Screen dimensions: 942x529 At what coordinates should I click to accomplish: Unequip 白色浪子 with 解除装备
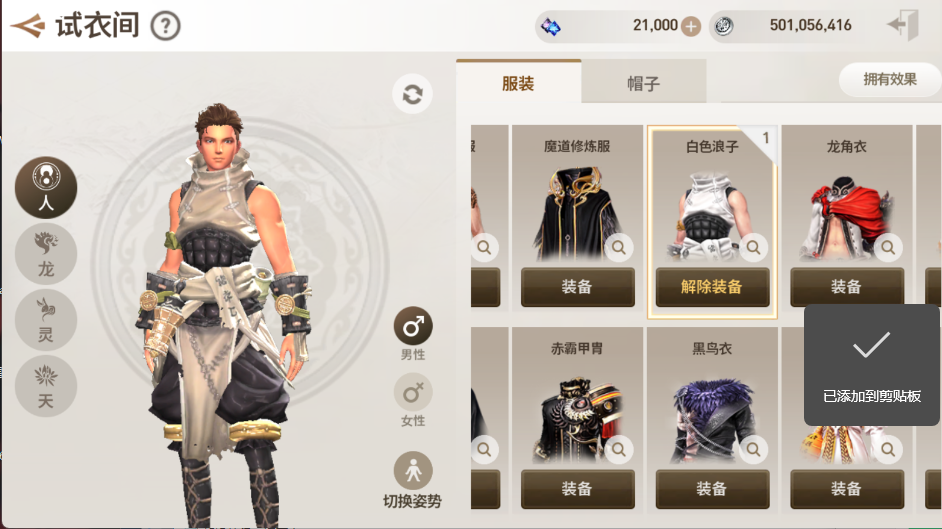coord(712,287)
